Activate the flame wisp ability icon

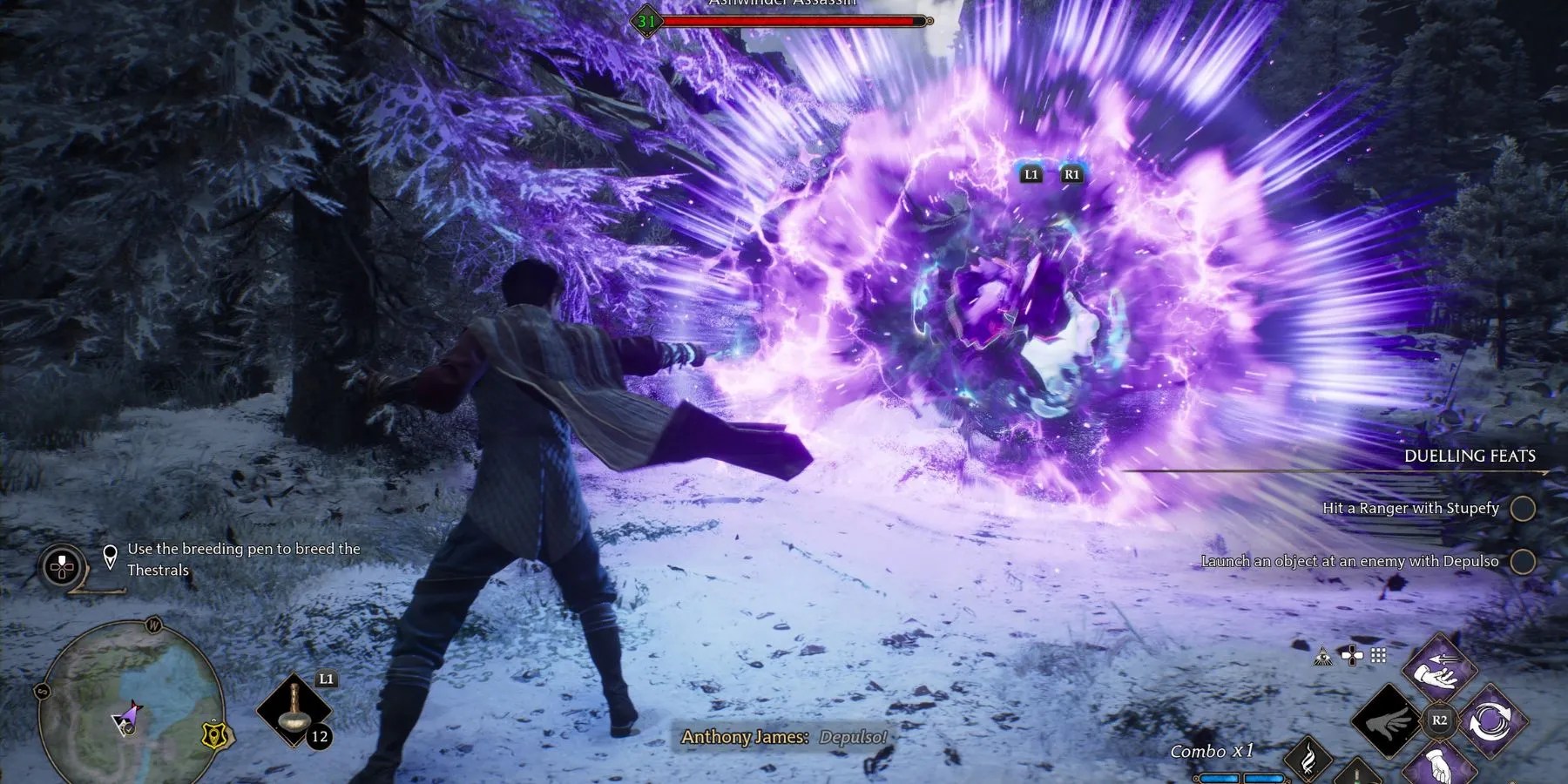point(1308,758)
